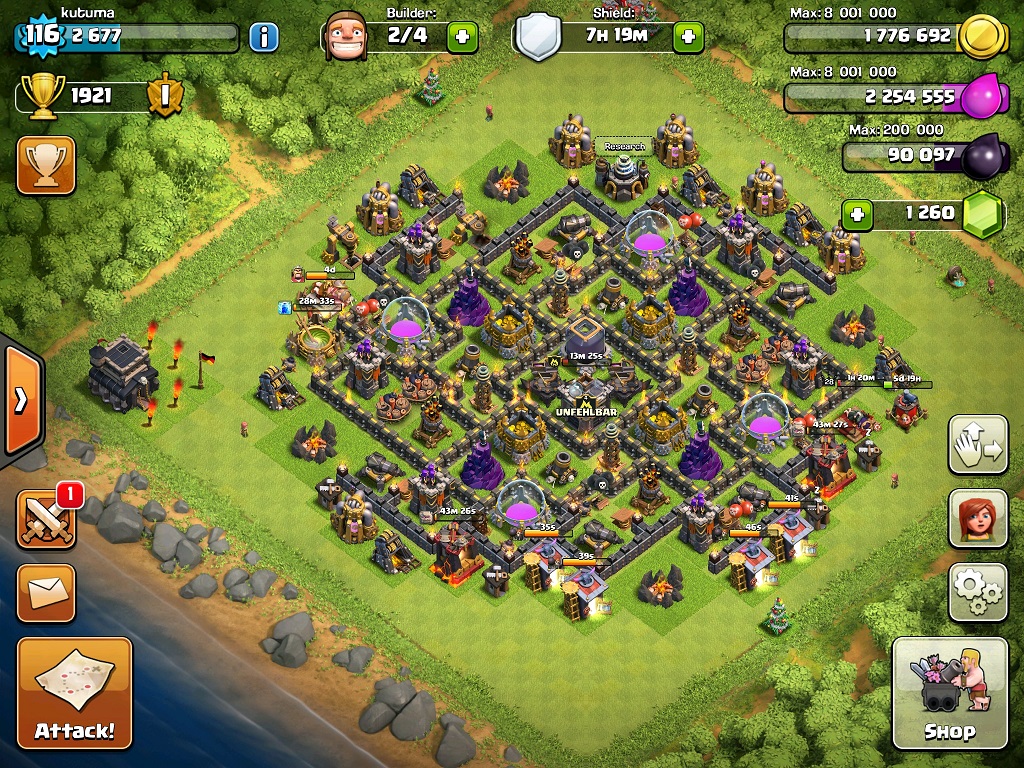Buy gems with the green plus

(x=856, y=213)
